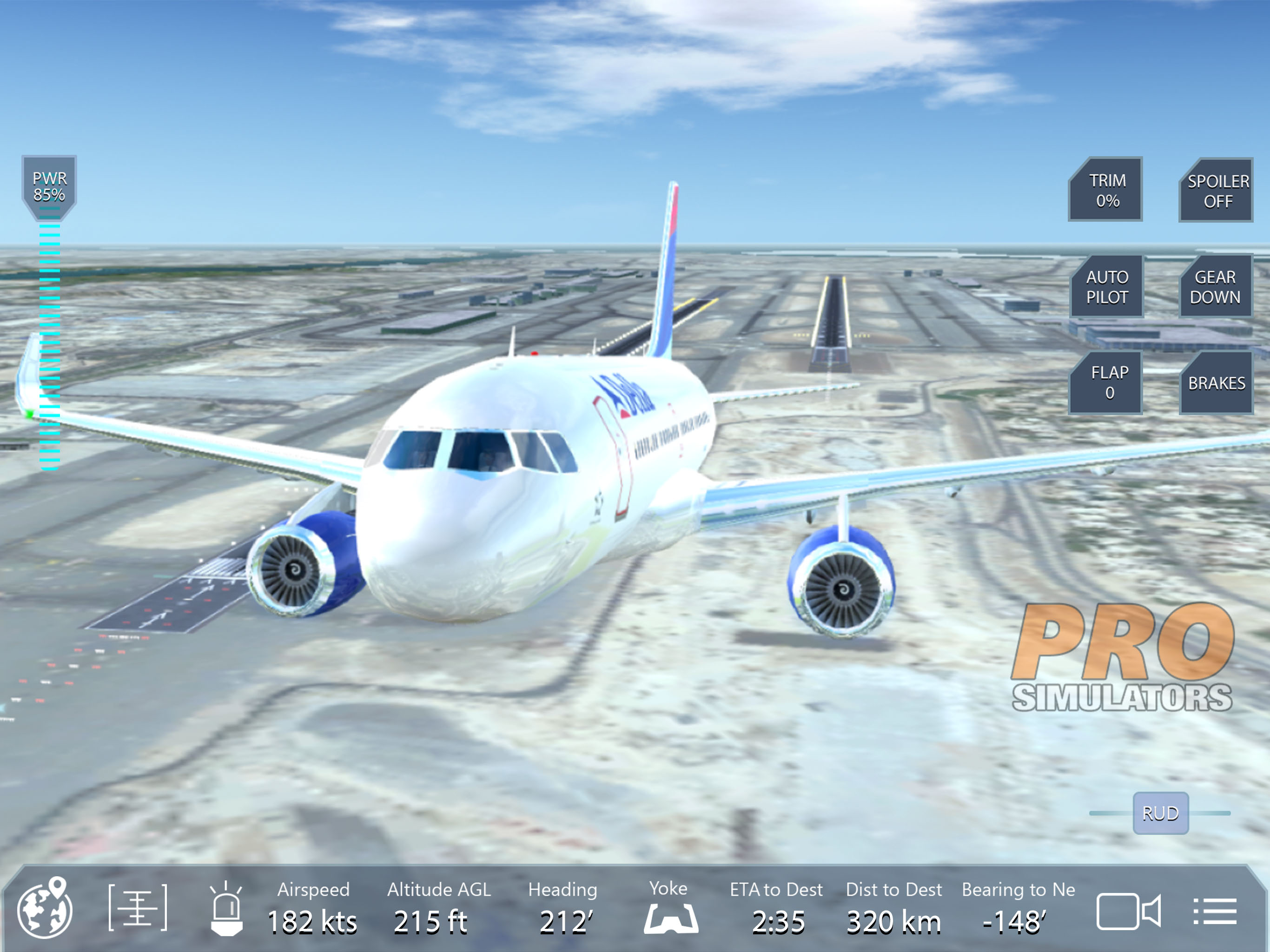Adjust the TRIM 0% control

point(1106,190)
